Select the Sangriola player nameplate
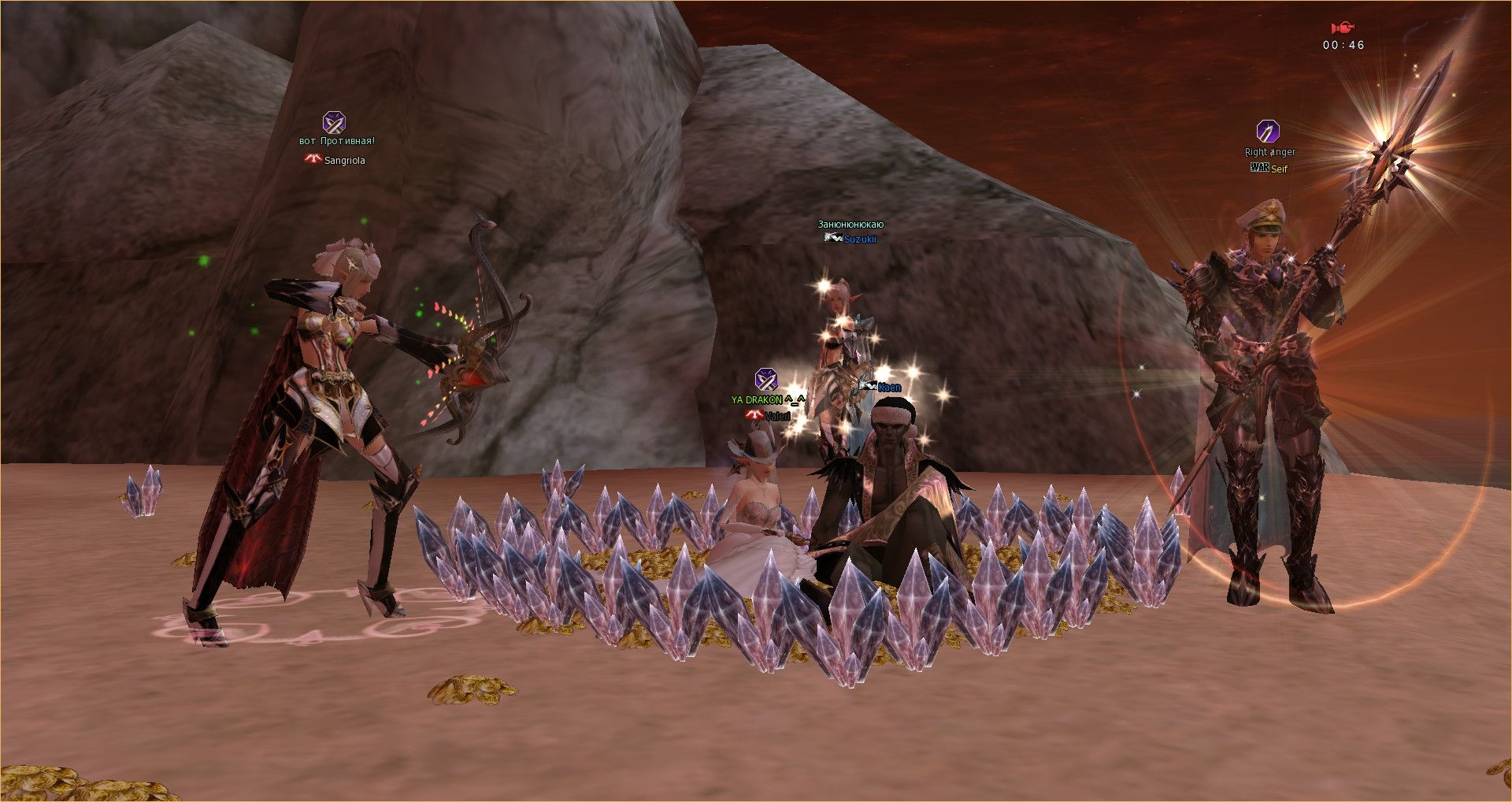The width and height of the screenshot is (1512, 802). (344, 161)
